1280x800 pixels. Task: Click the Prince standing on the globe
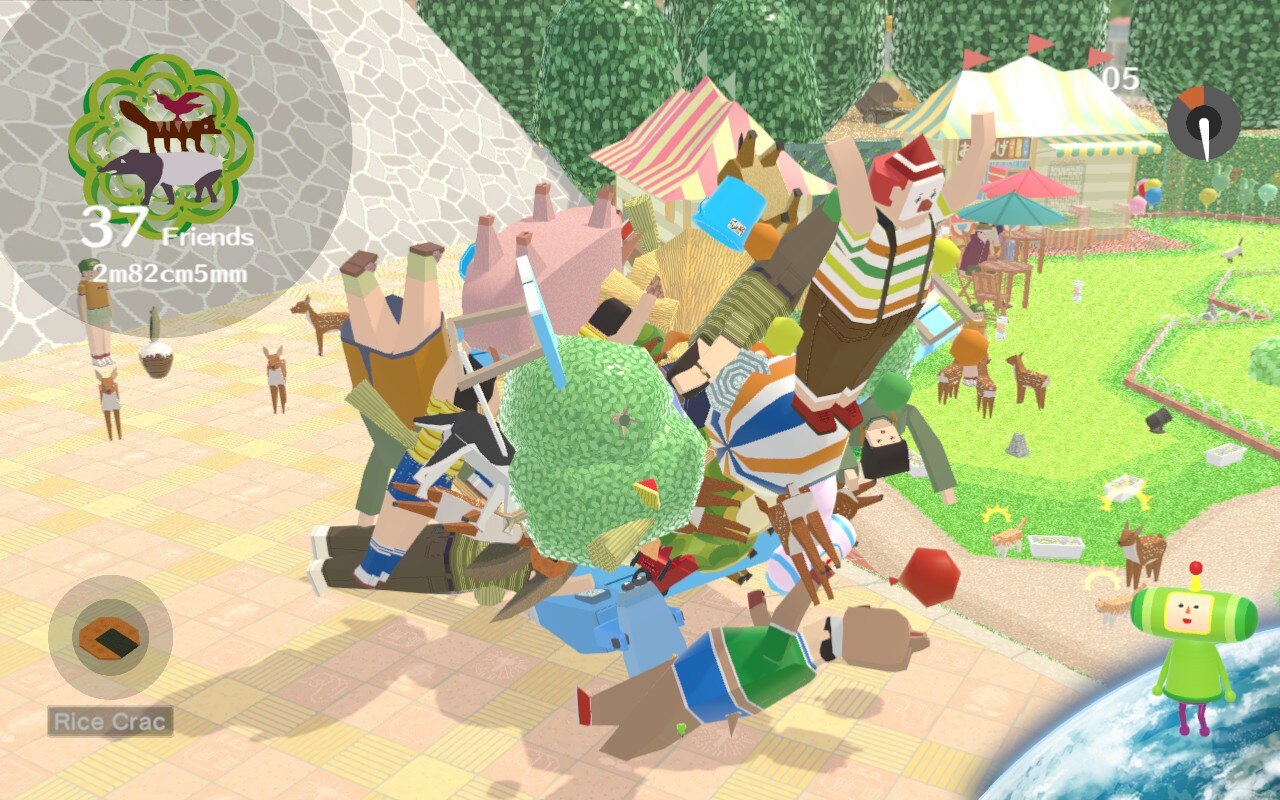tap(1194, 640)
